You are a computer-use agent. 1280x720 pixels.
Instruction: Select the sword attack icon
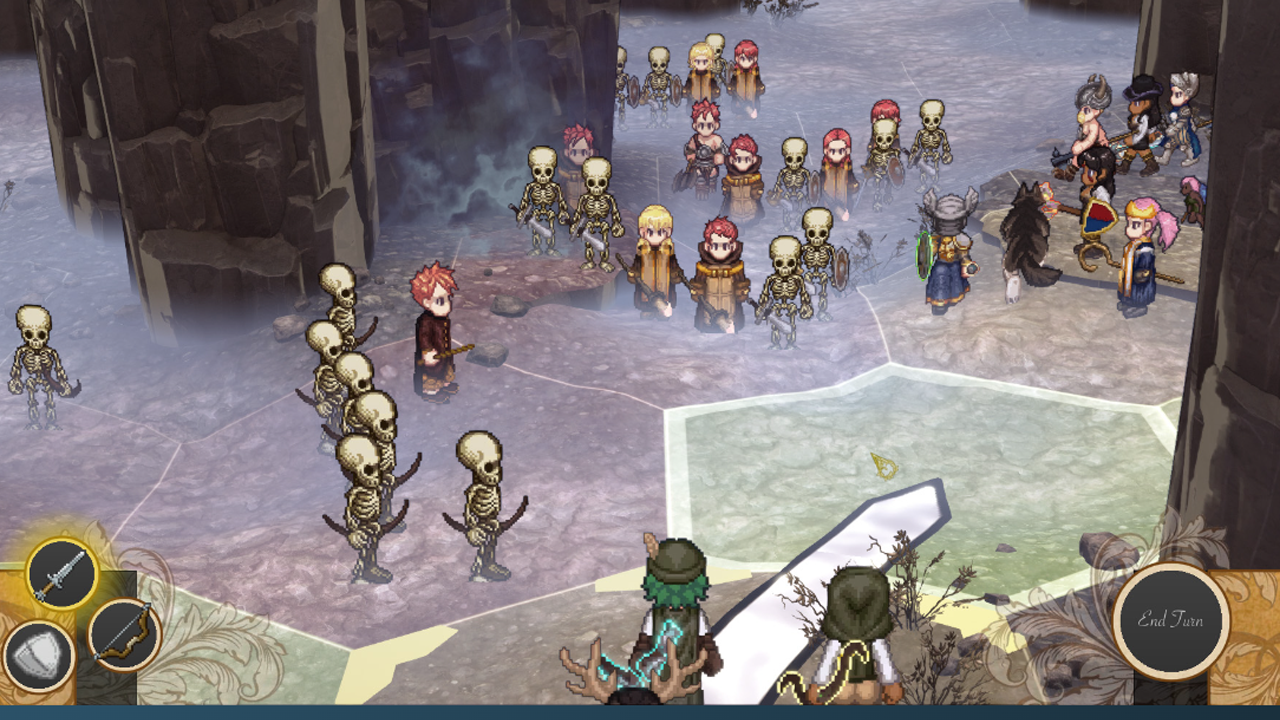pyautogui.click(x=61, y=574)
